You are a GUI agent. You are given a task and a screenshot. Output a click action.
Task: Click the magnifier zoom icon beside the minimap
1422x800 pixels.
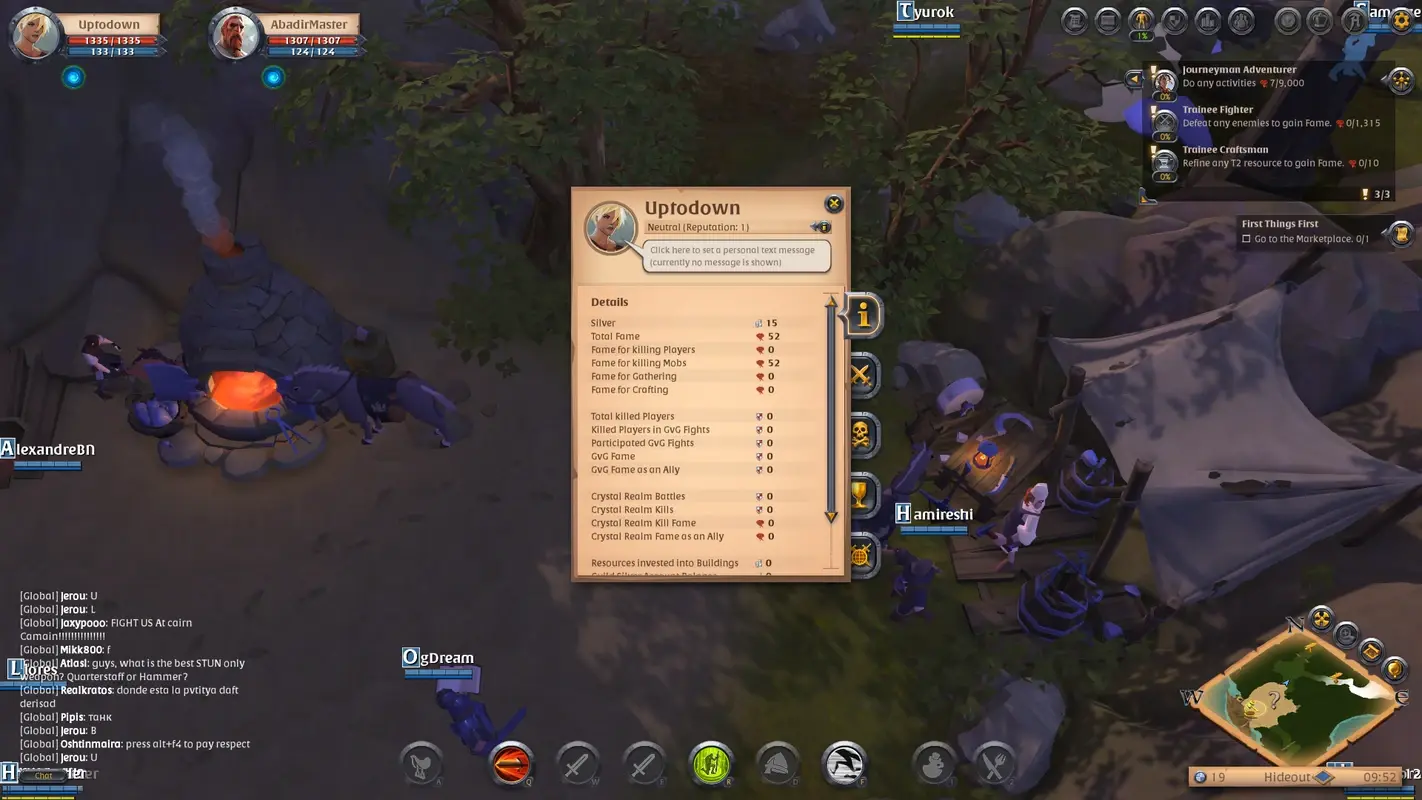tap(1347, 635)
